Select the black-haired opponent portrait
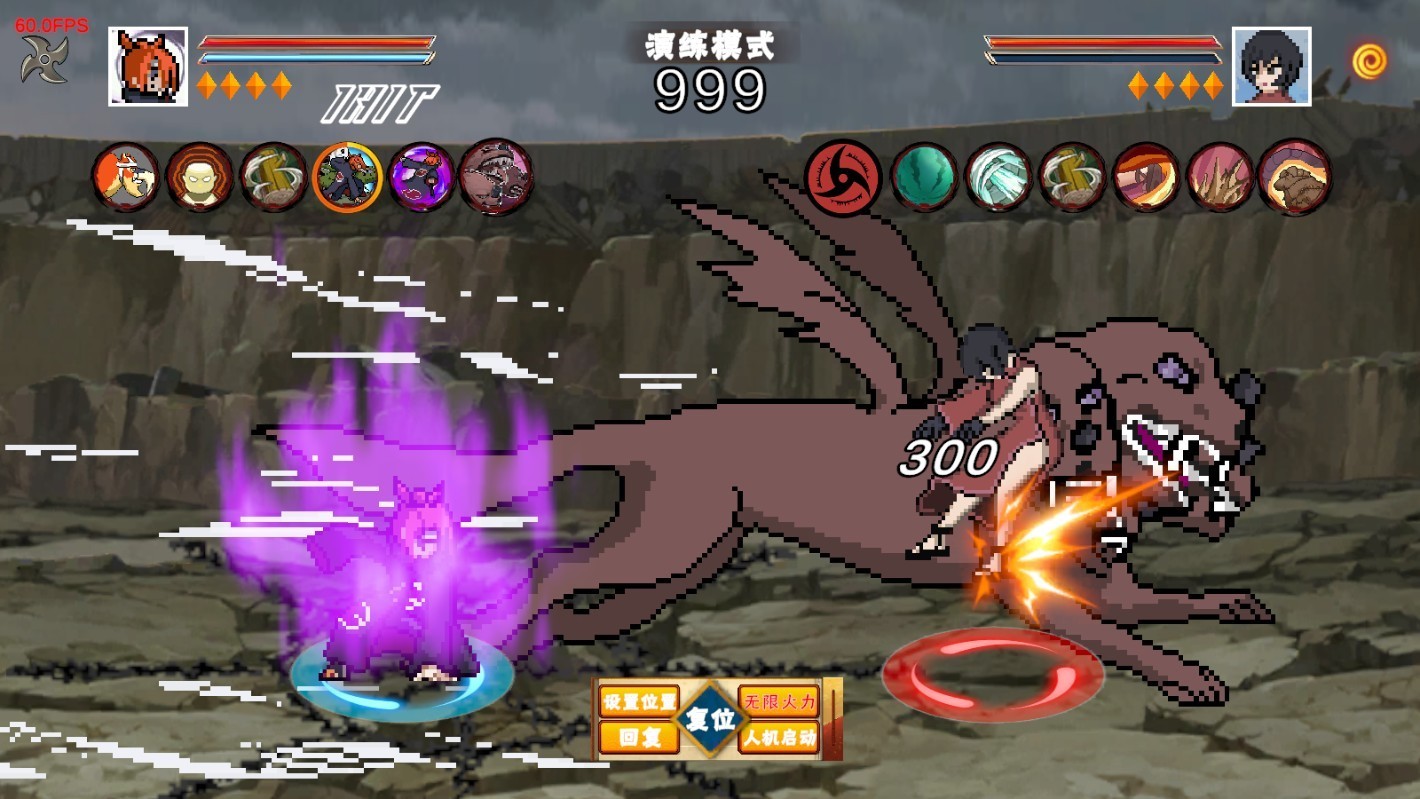Screen dimensions: 1420x799 (x=1271, y=66)
